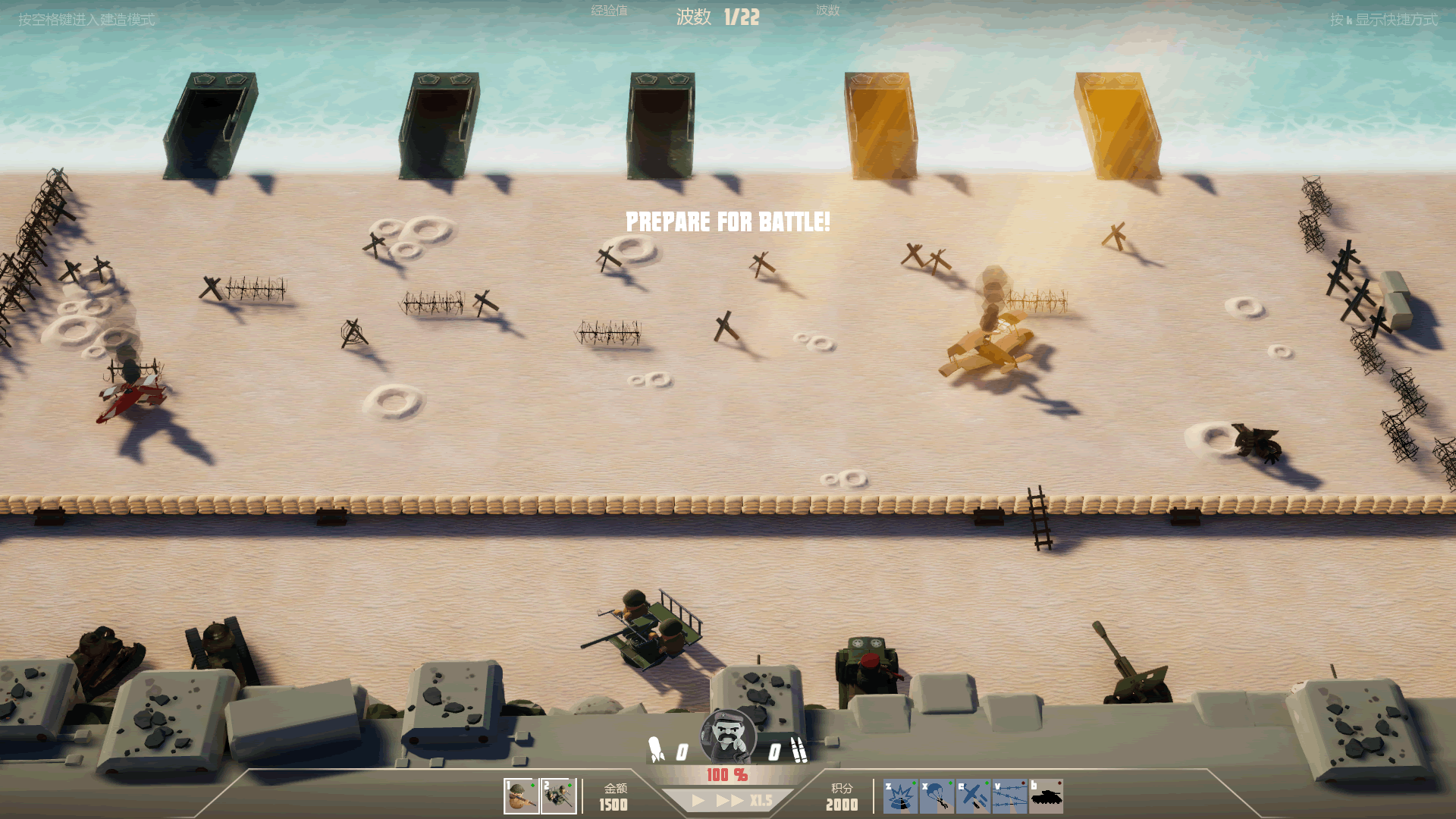The image size is (1456, 819).
Task: Call in the paratrooper support ability
Action: 937,797
